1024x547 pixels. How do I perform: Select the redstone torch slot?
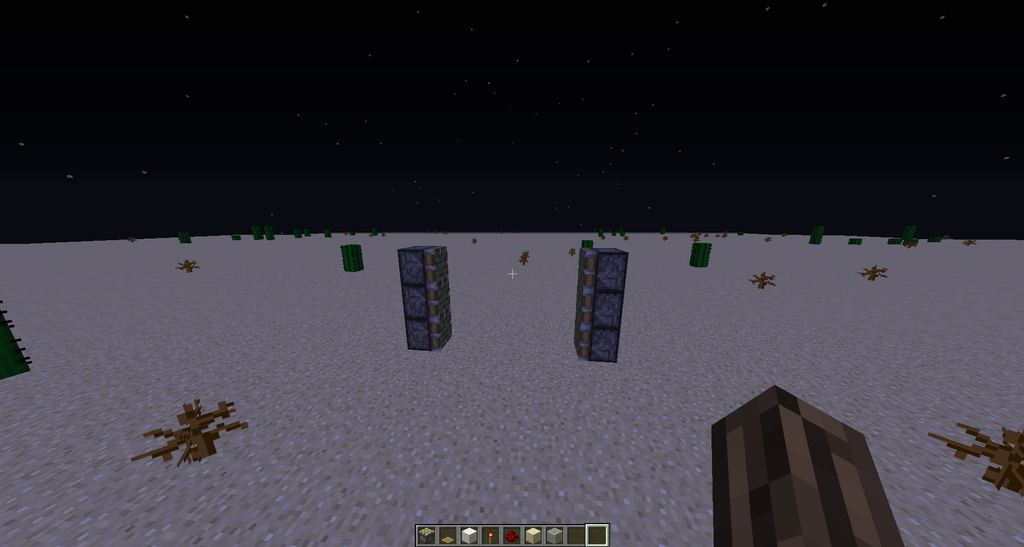pyautogui.click(x=490, y=536)
